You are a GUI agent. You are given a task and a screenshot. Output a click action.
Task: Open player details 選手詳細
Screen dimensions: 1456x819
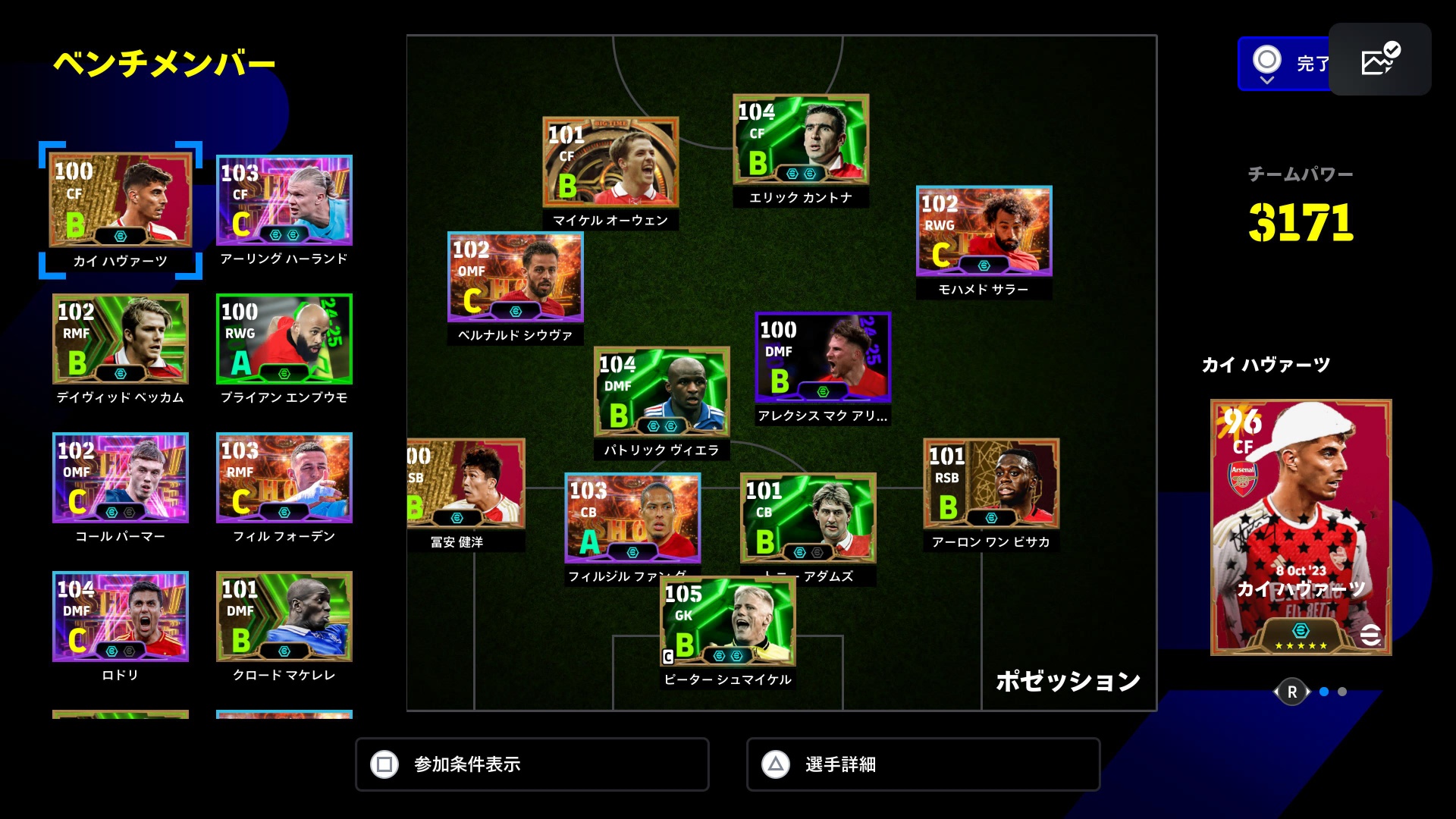tap(923, 764)
